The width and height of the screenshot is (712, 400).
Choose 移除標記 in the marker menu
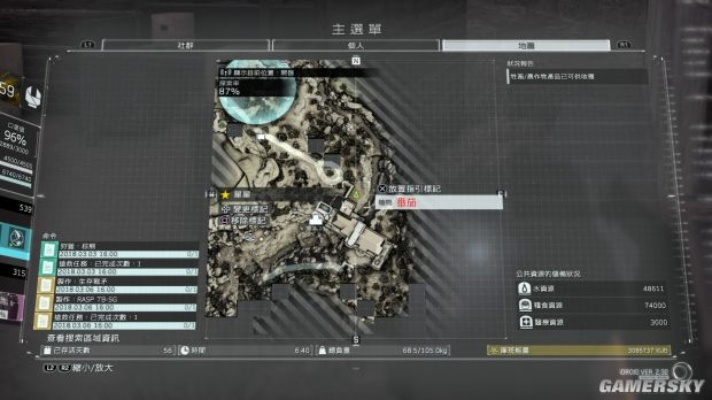pos(256,219)
